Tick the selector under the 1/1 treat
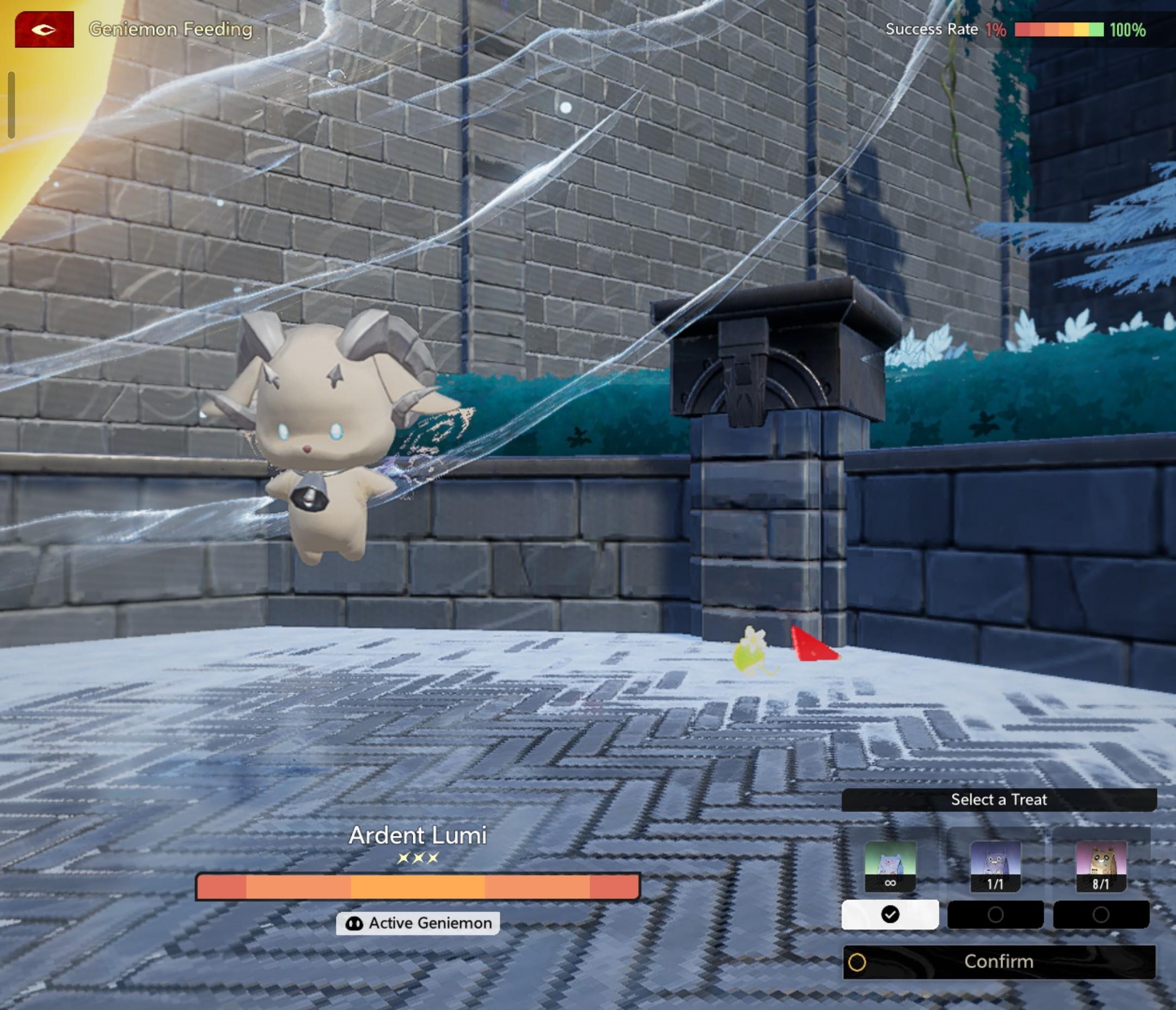The height and width of the screenshot is (1010, 1176). click(x=995, y=915)
